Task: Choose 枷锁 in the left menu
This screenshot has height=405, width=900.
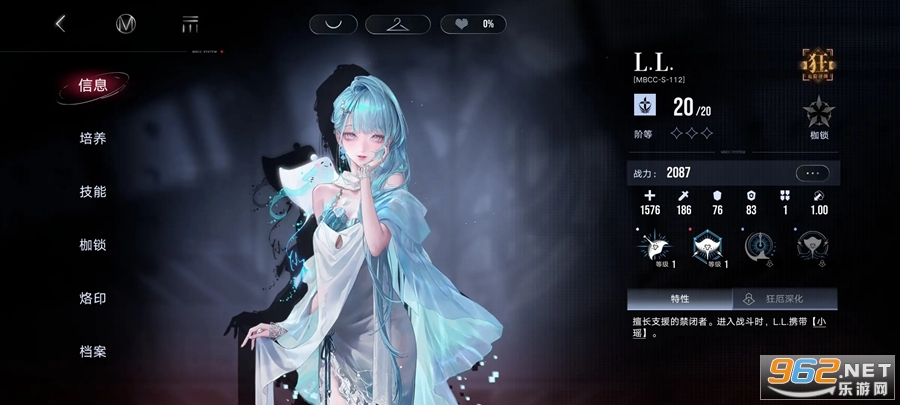Action: click(x=92, y=245)
